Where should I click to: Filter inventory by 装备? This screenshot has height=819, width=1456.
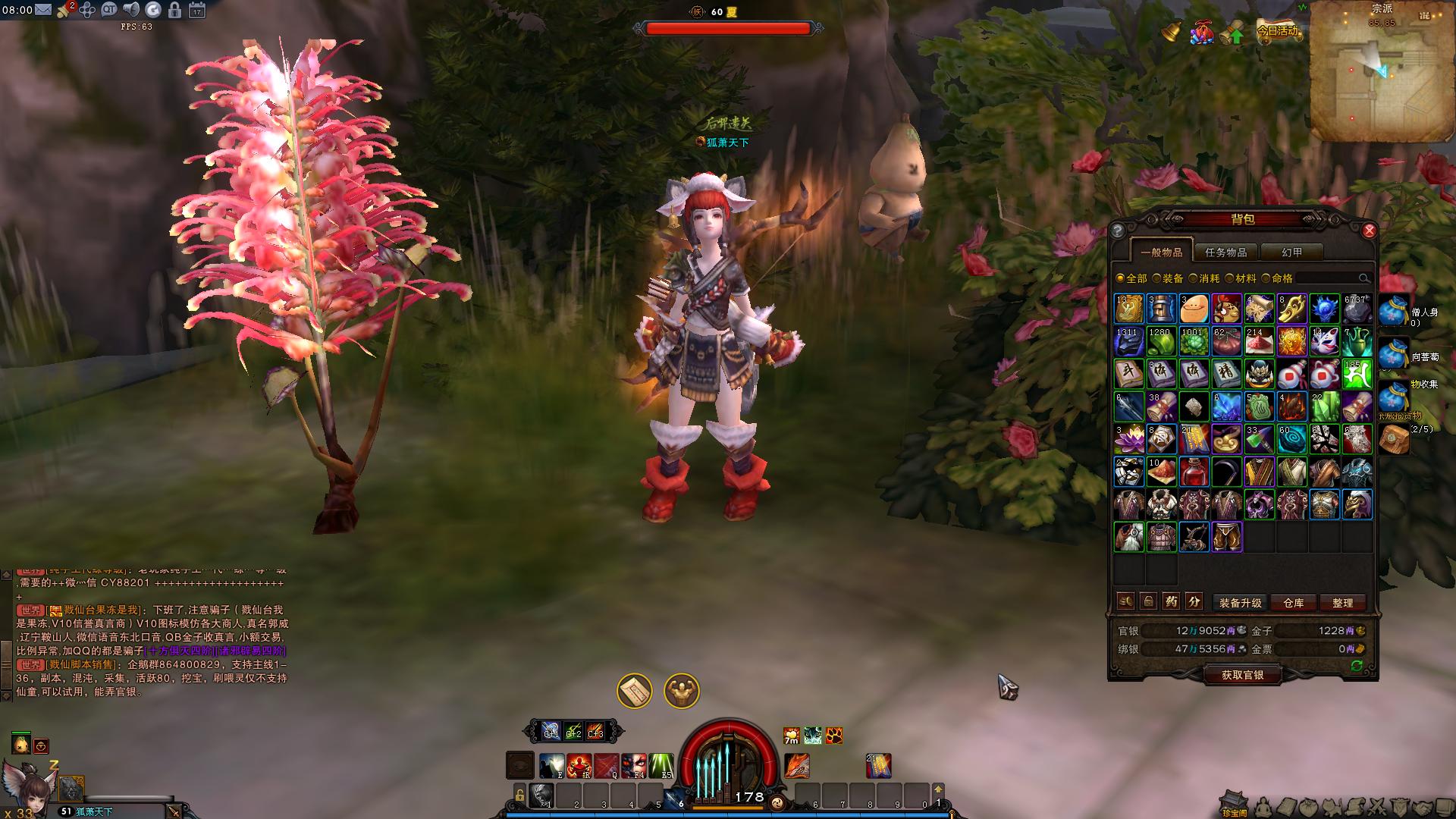coord(1168,278)
